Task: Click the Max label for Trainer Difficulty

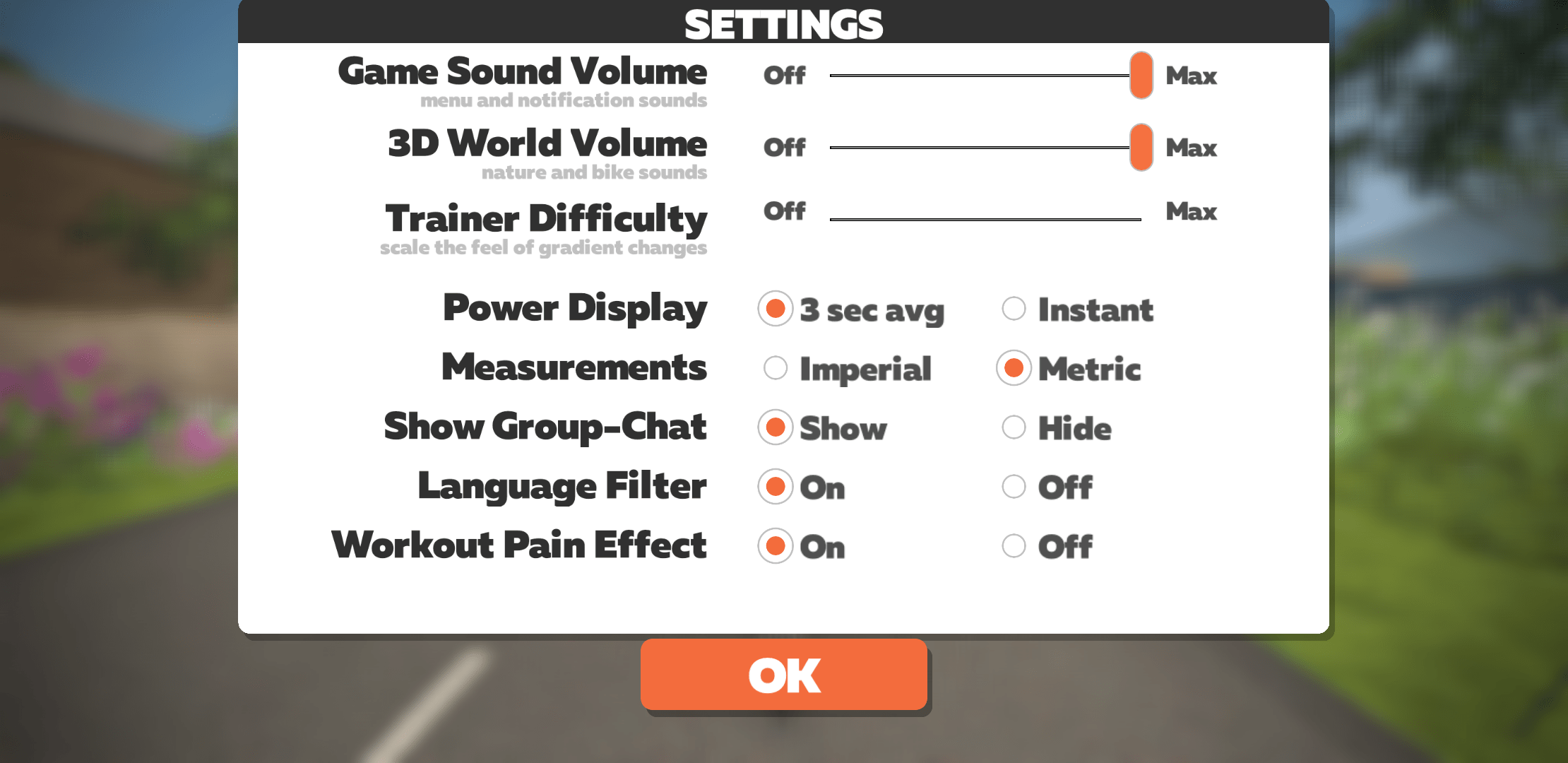Action: pos(1192,211)
